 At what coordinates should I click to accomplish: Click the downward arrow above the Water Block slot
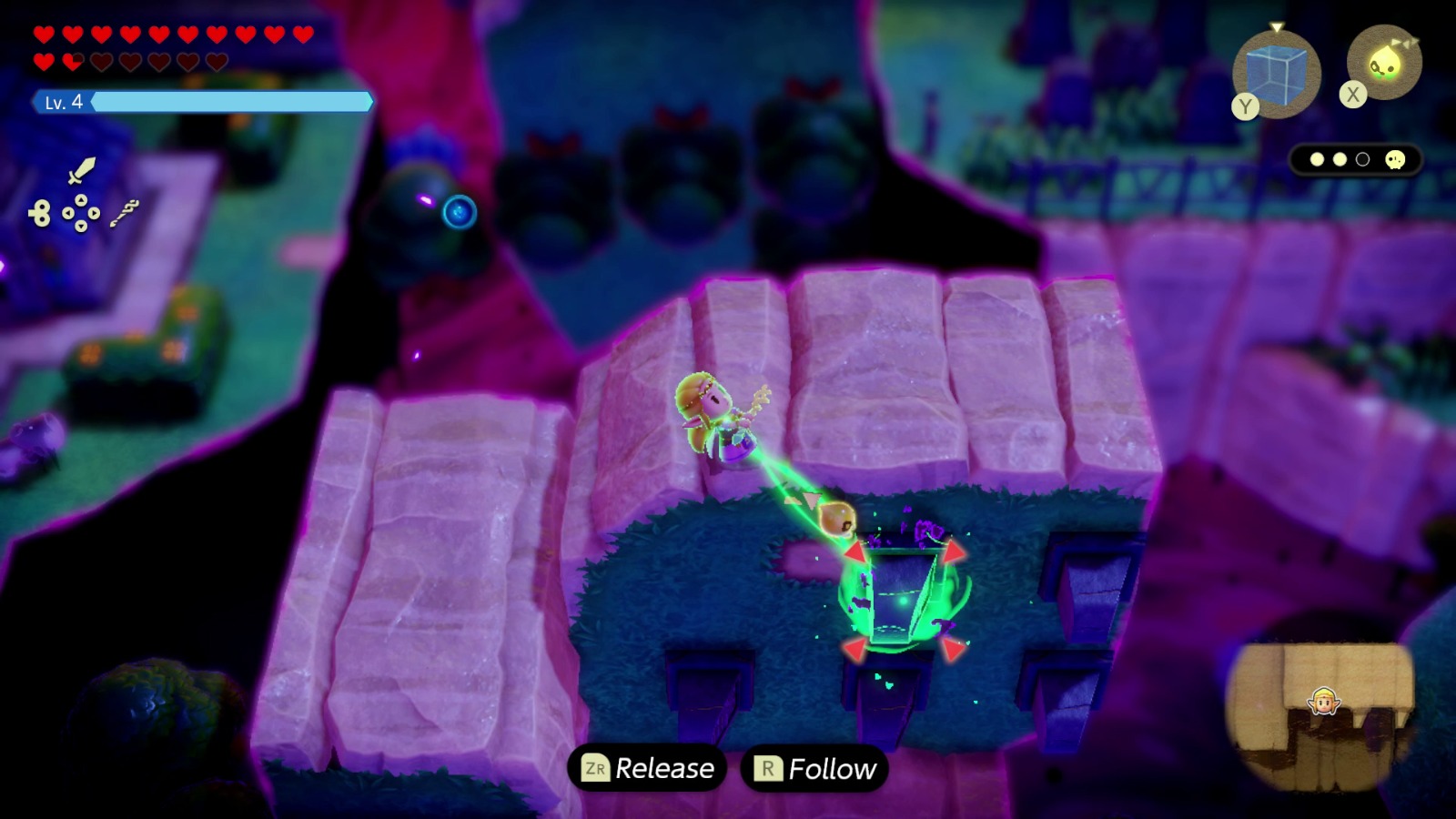point(1276,27)
